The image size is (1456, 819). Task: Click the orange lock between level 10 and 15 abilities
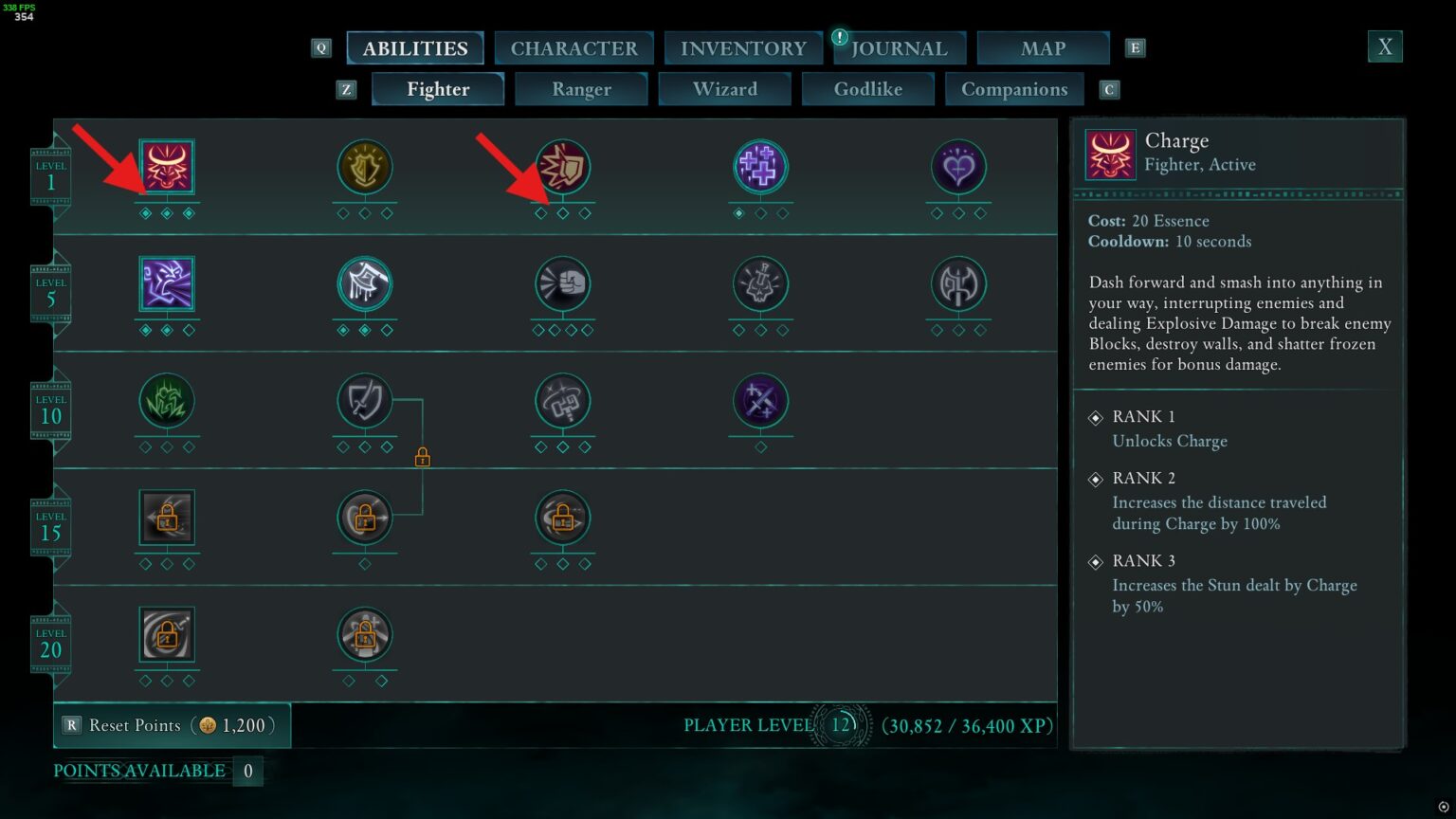(x=421, y=457)
